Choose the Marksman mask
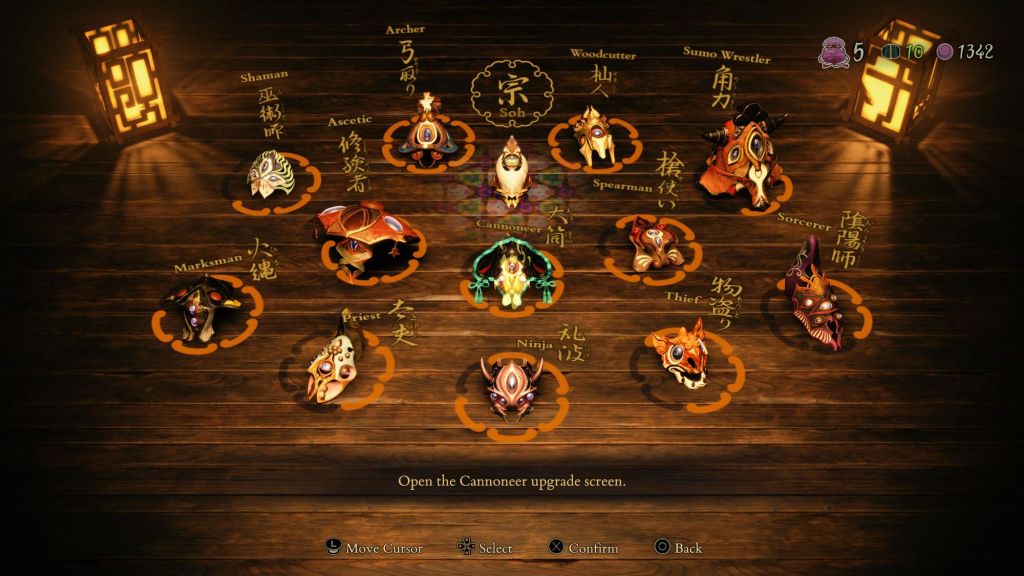The height and width of the screenshot is (576, 1024). click(x=204, y=308)
